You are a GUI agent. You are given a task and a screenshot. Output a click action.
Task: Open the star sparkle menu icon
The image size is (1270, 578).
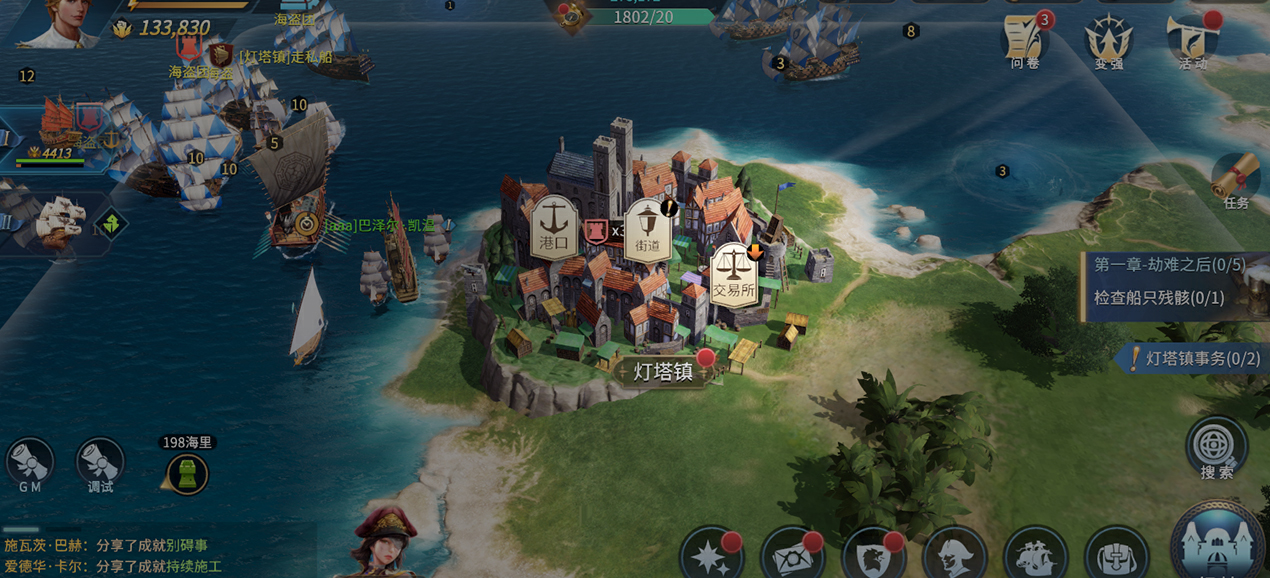711,554
